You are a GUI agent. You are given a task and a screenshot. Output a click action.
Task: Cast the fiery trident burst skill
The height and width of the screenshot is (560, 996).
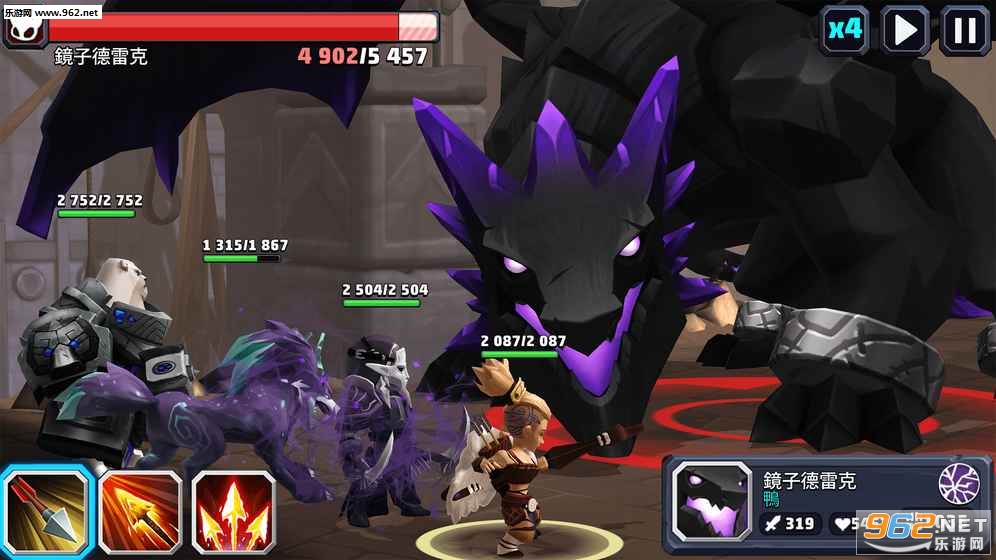point(233,513)
